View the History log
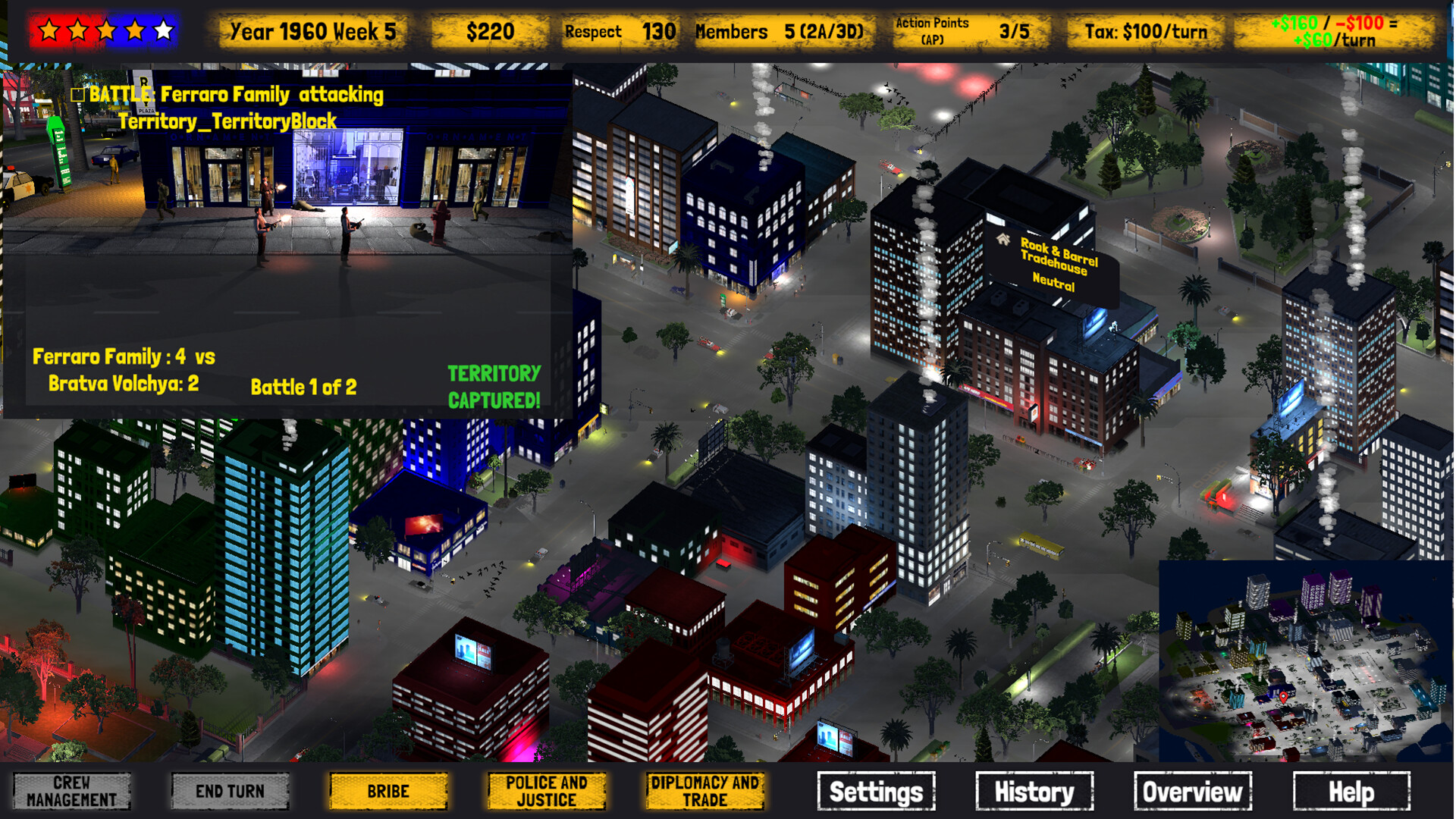 tap(1034, 791)
